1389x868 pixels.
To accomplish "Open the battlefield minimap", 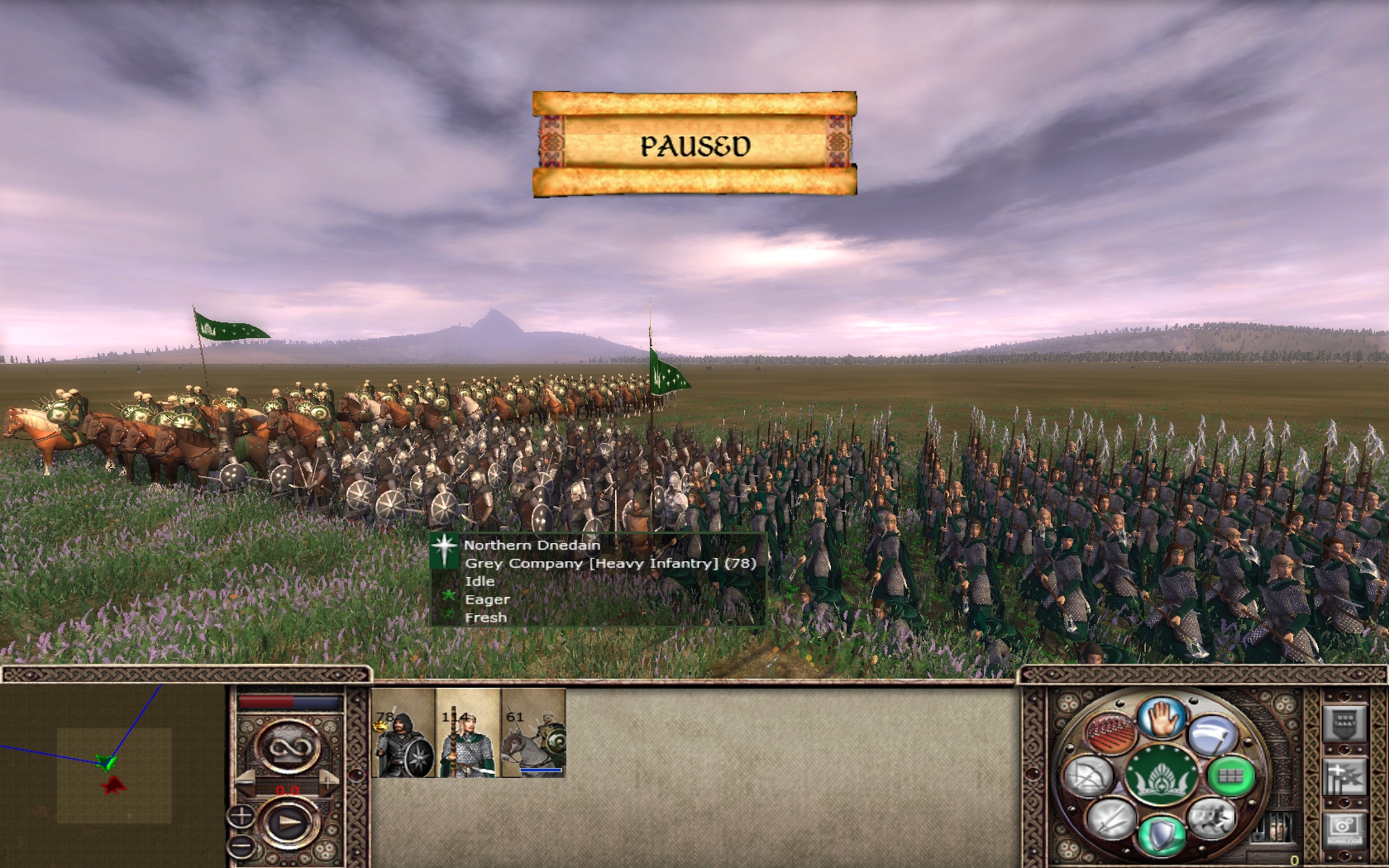I will [x=113, y=775].
